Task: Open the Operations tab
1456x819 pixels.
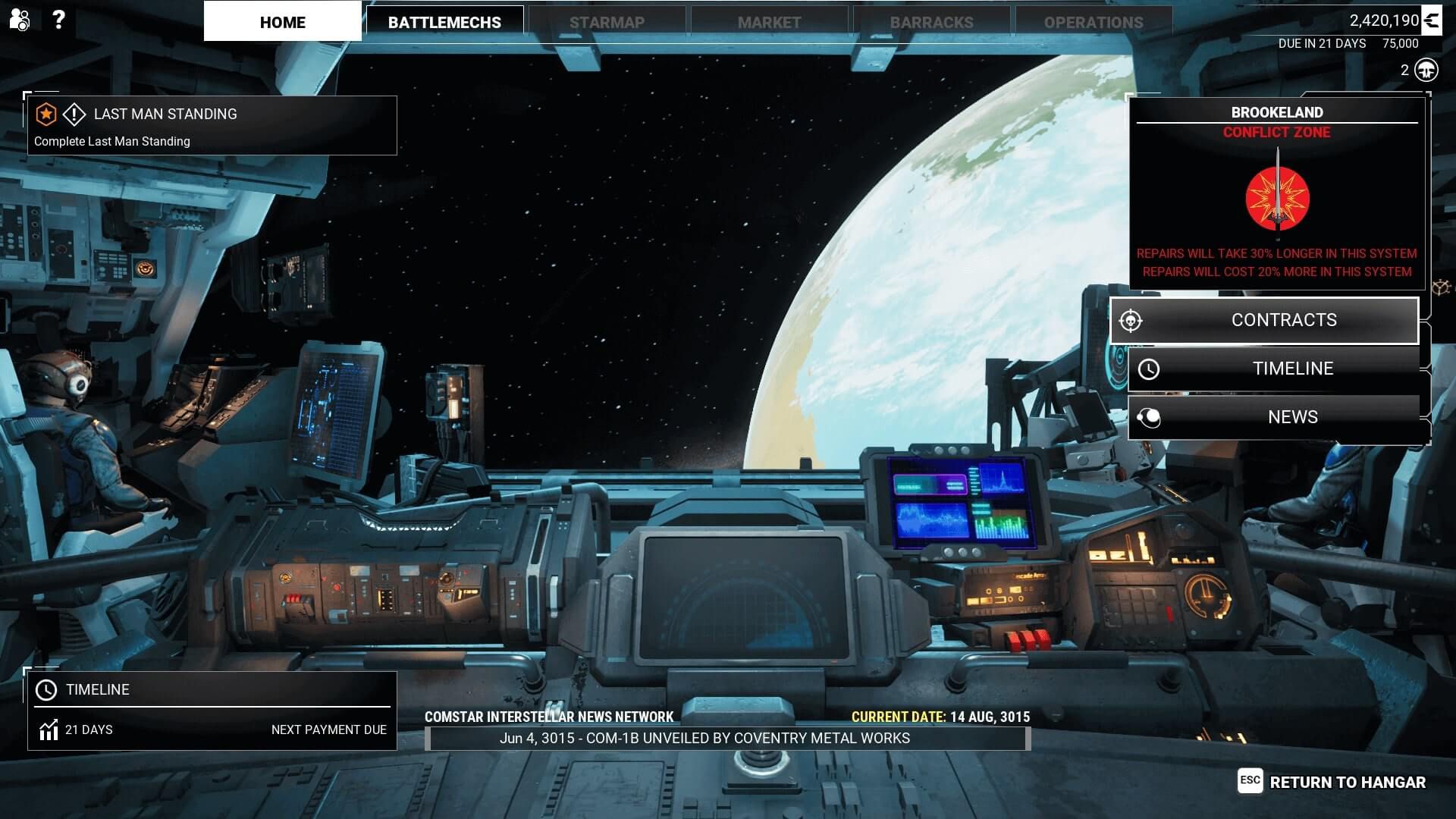Action: (x=1094, y=21)
